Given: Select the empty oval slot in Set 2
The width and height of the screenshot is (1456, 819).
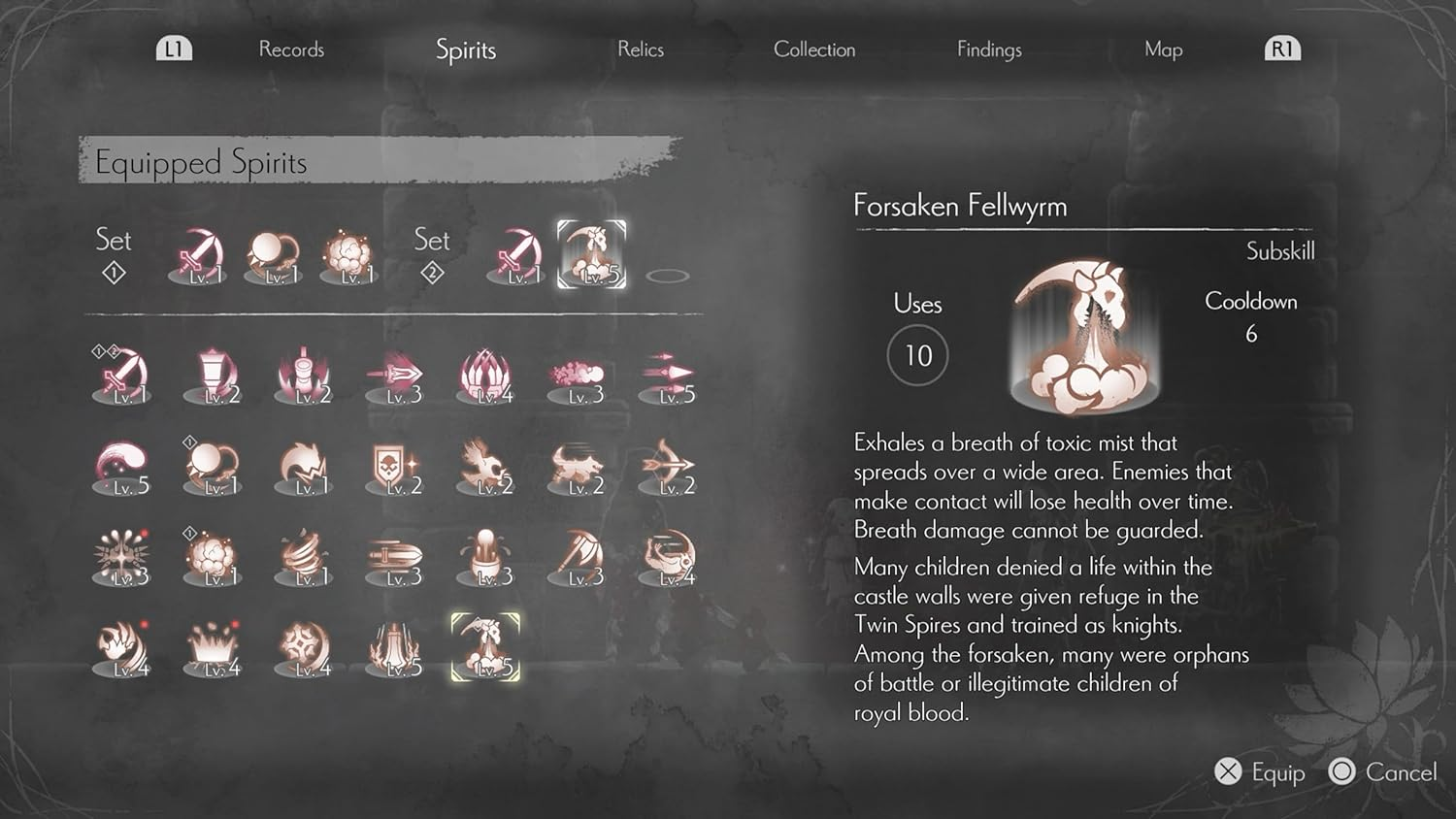Looking at the screenshot, I should (x=668, y=276).
